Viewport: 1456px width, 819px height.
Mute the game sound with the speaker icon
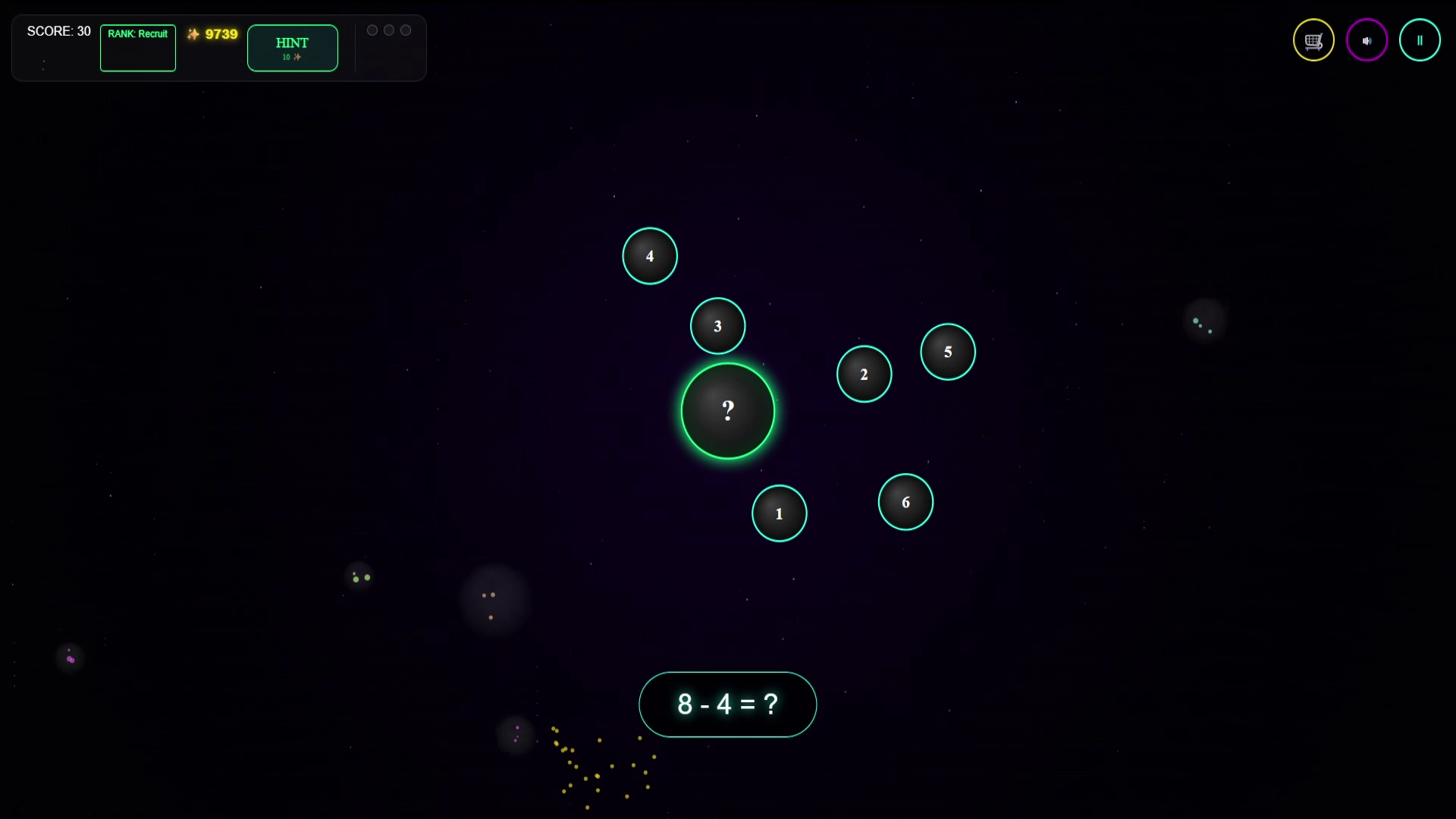[1367, 39]
